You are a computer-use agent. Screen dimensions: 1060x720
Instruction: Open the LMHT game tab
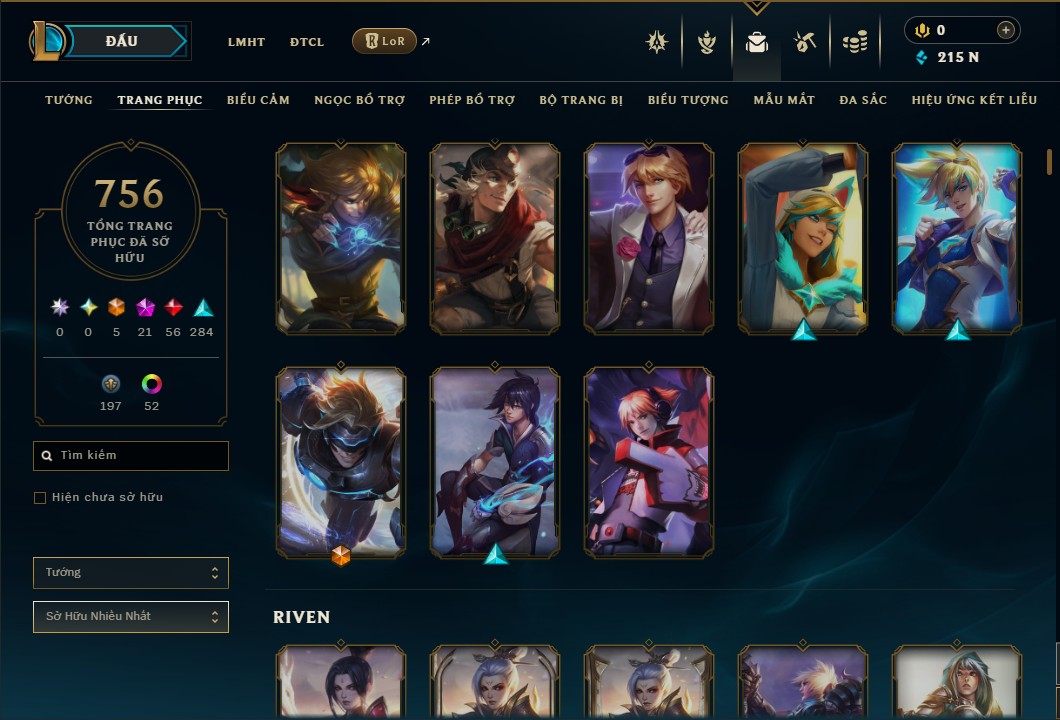(x=246, y=42)
